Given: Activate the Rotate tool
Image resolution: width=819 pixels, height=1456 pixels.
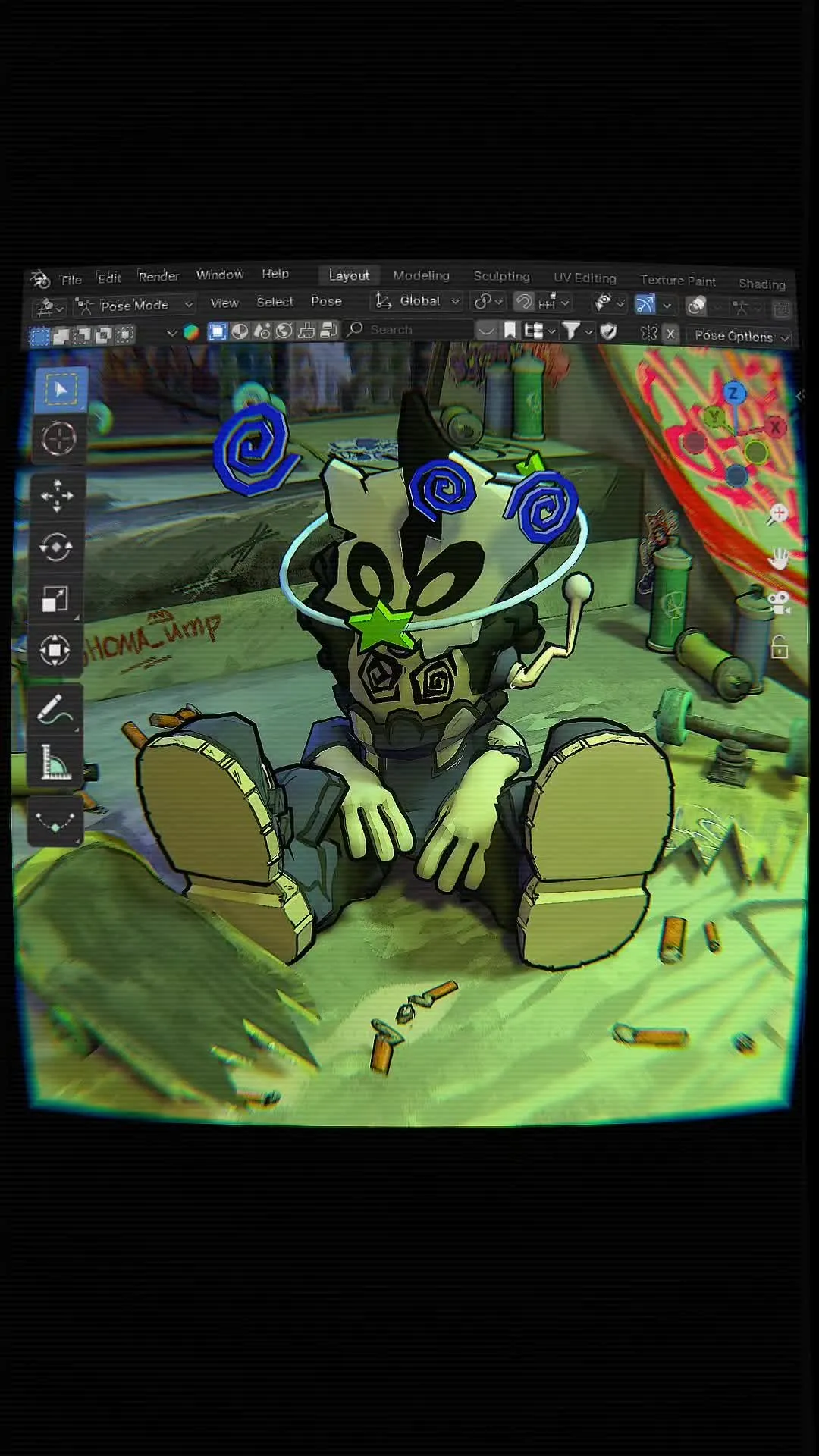Looking at the screenshot, I should point(56,547).
